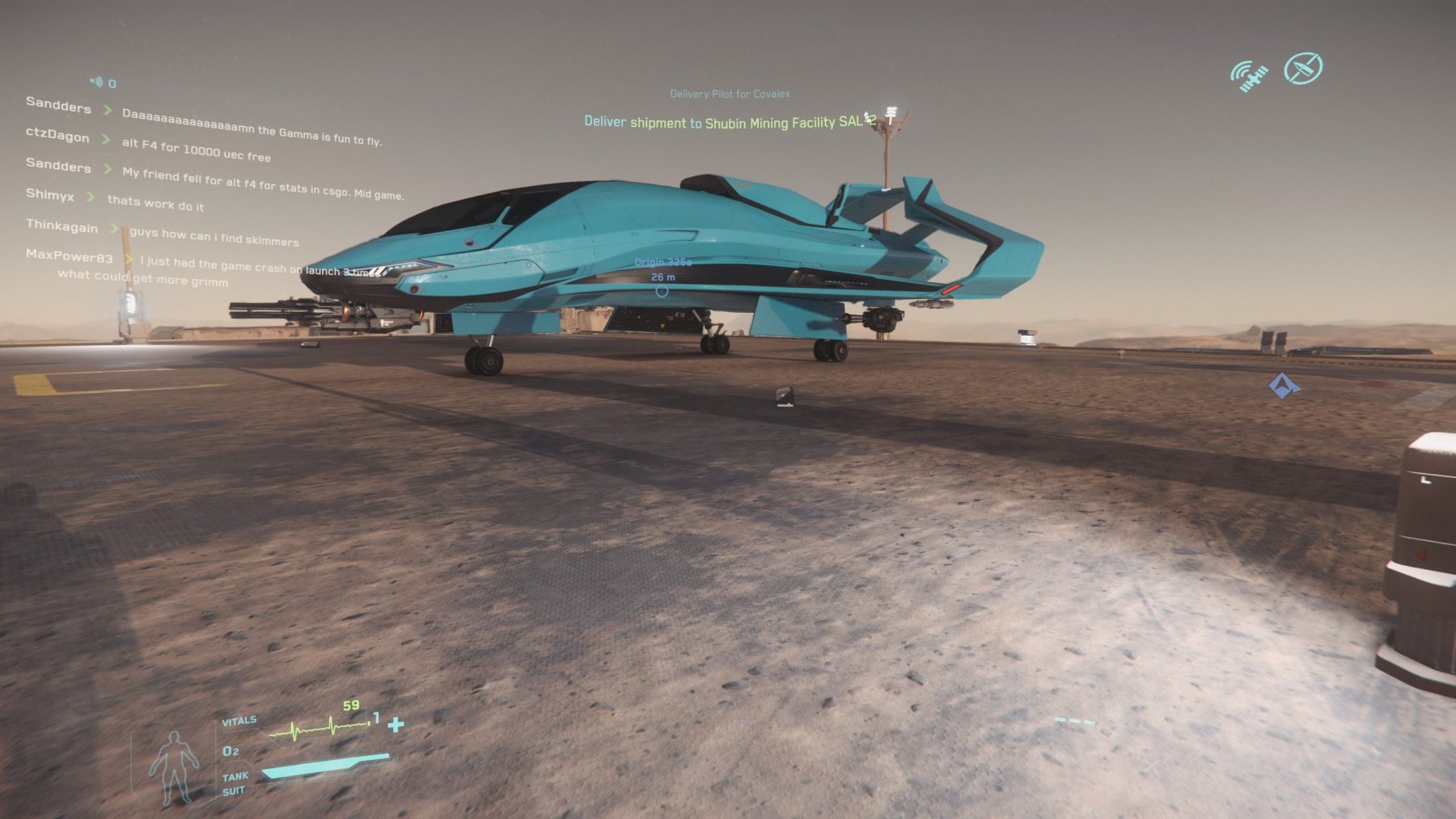Viewport: 1456px width, 819px height.
Task: Click the satellite comms signal icon
Action: [1248, 76]
